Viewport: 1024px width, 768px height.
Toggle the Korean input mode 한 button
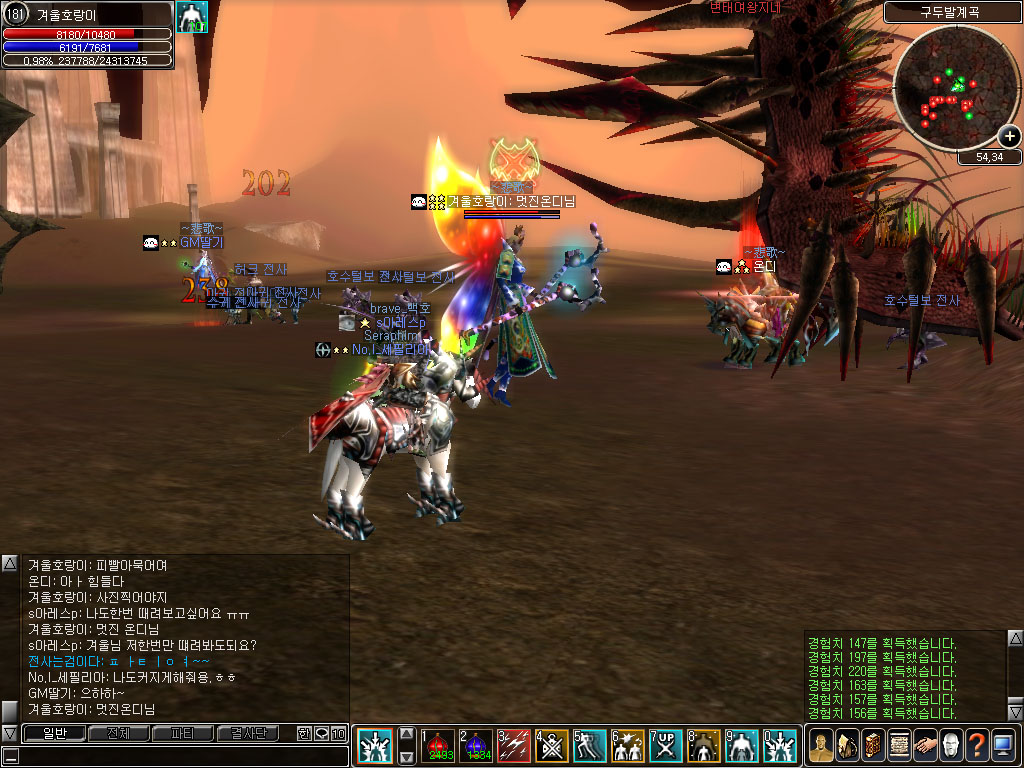304,733
